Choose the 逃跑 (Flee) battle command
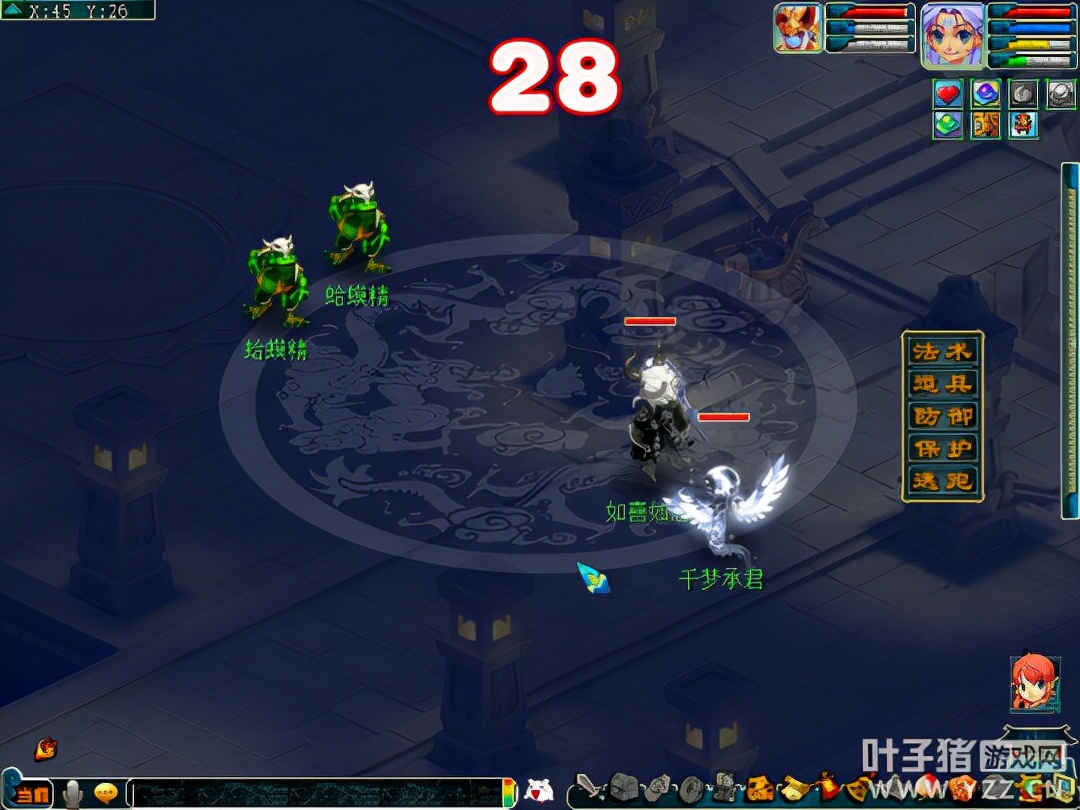The height and width of the screenshot is (810, 1080). 942,481
